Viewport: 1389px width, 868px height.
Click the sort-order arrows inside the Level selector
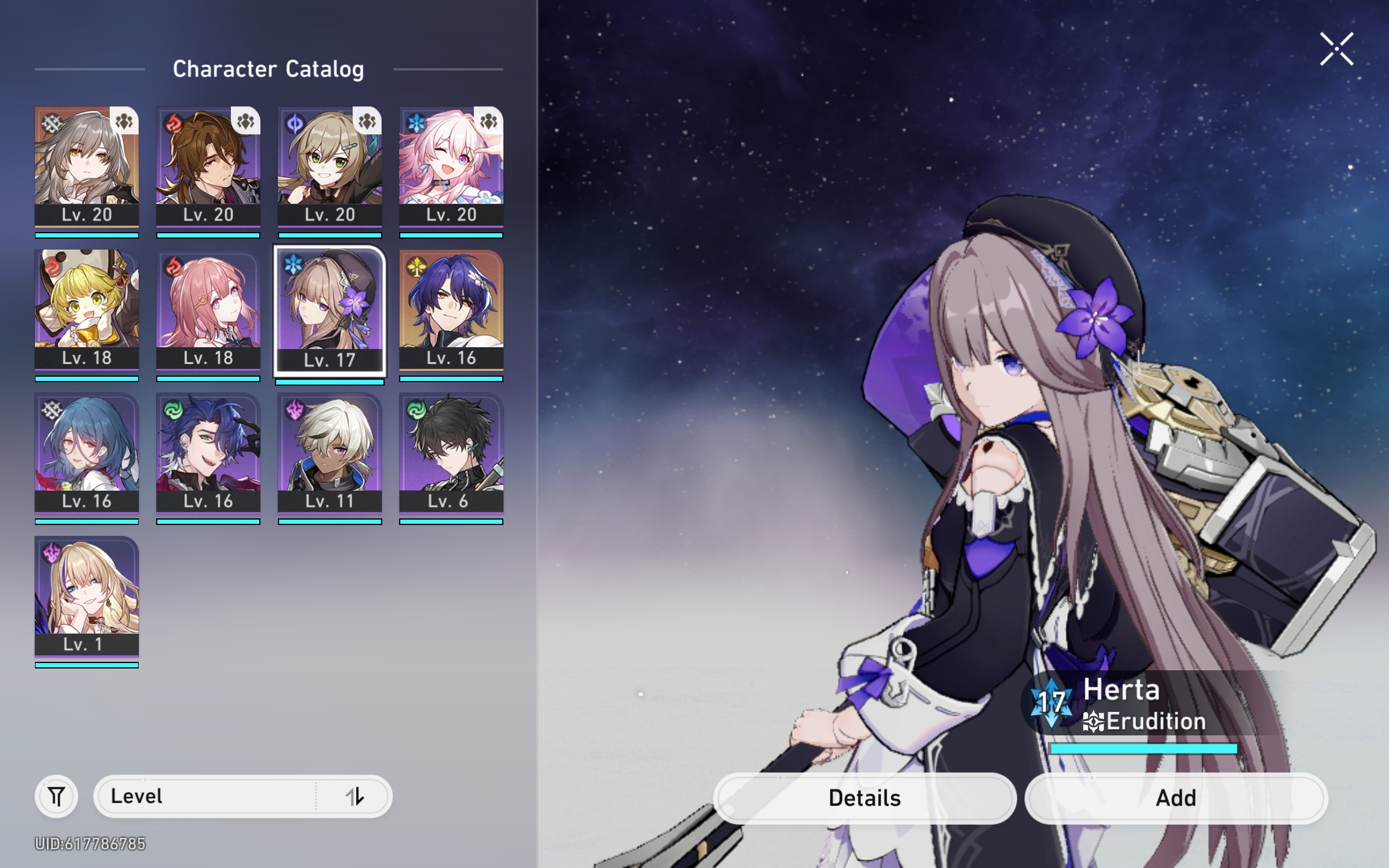click(x=356, y=796)
